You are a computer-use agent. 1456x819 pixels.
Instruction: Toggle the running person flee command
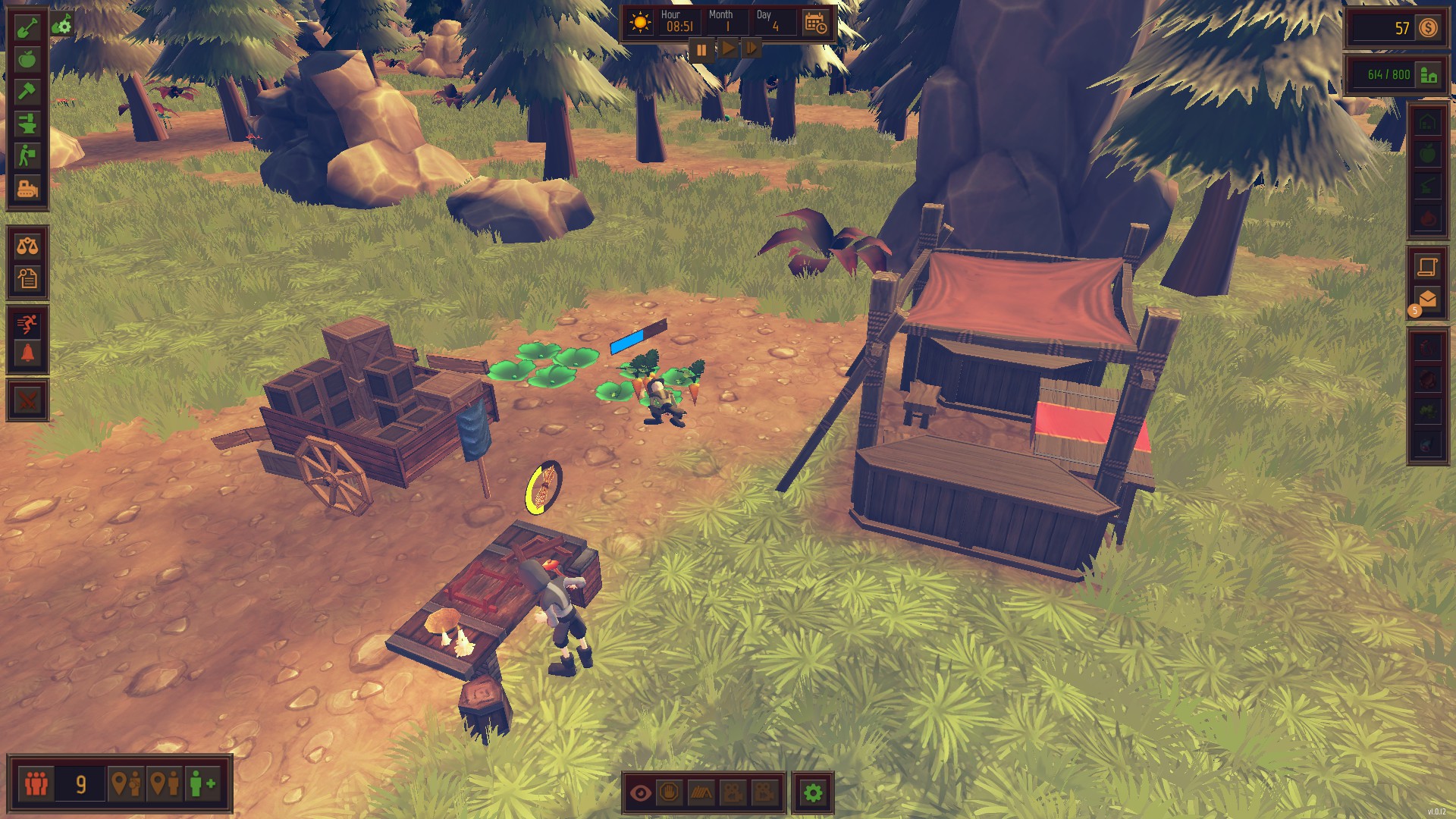click(x=27, y=325)
